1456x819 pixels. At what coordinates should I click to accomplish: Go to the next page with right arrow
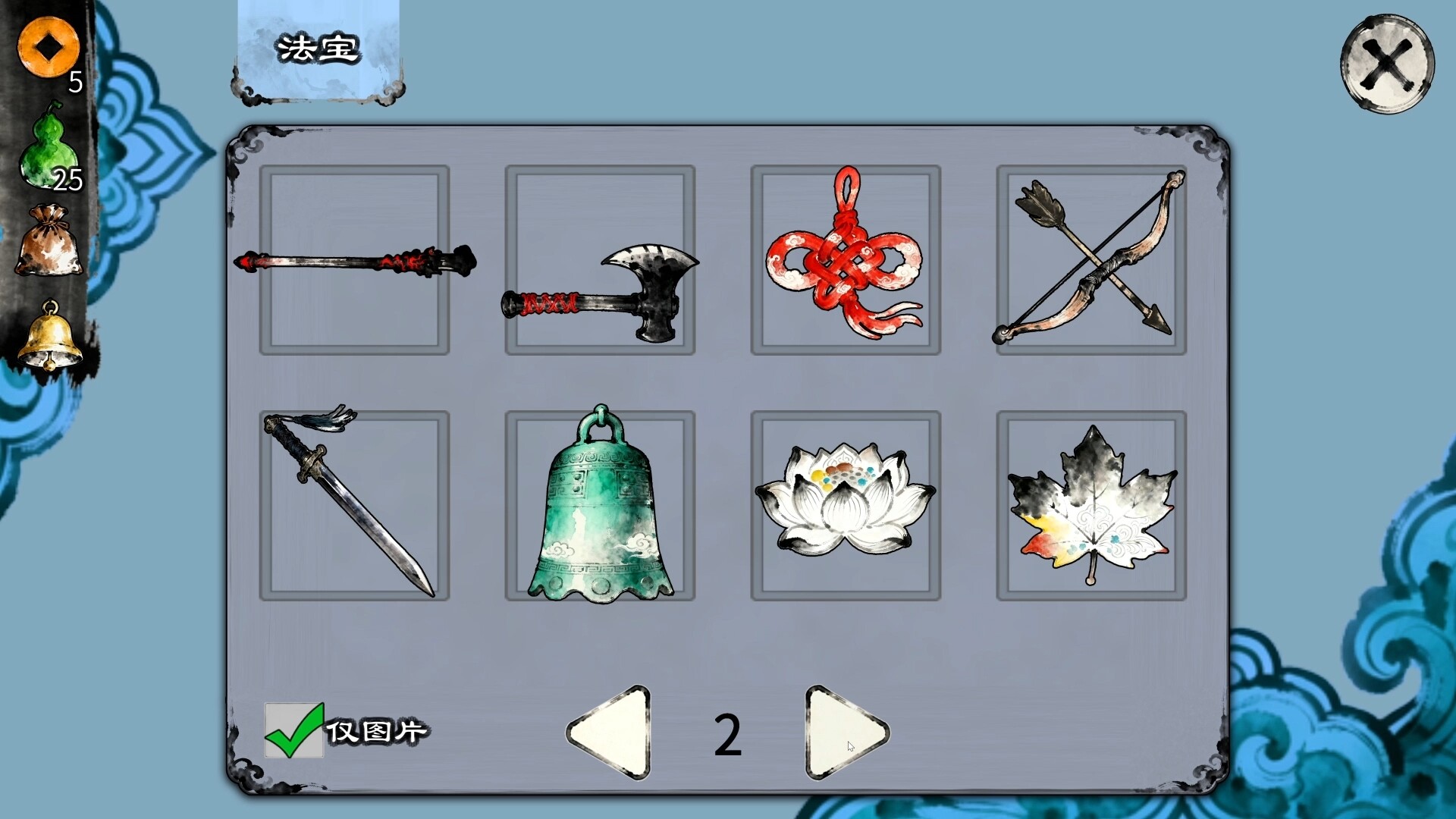(843, 733)
